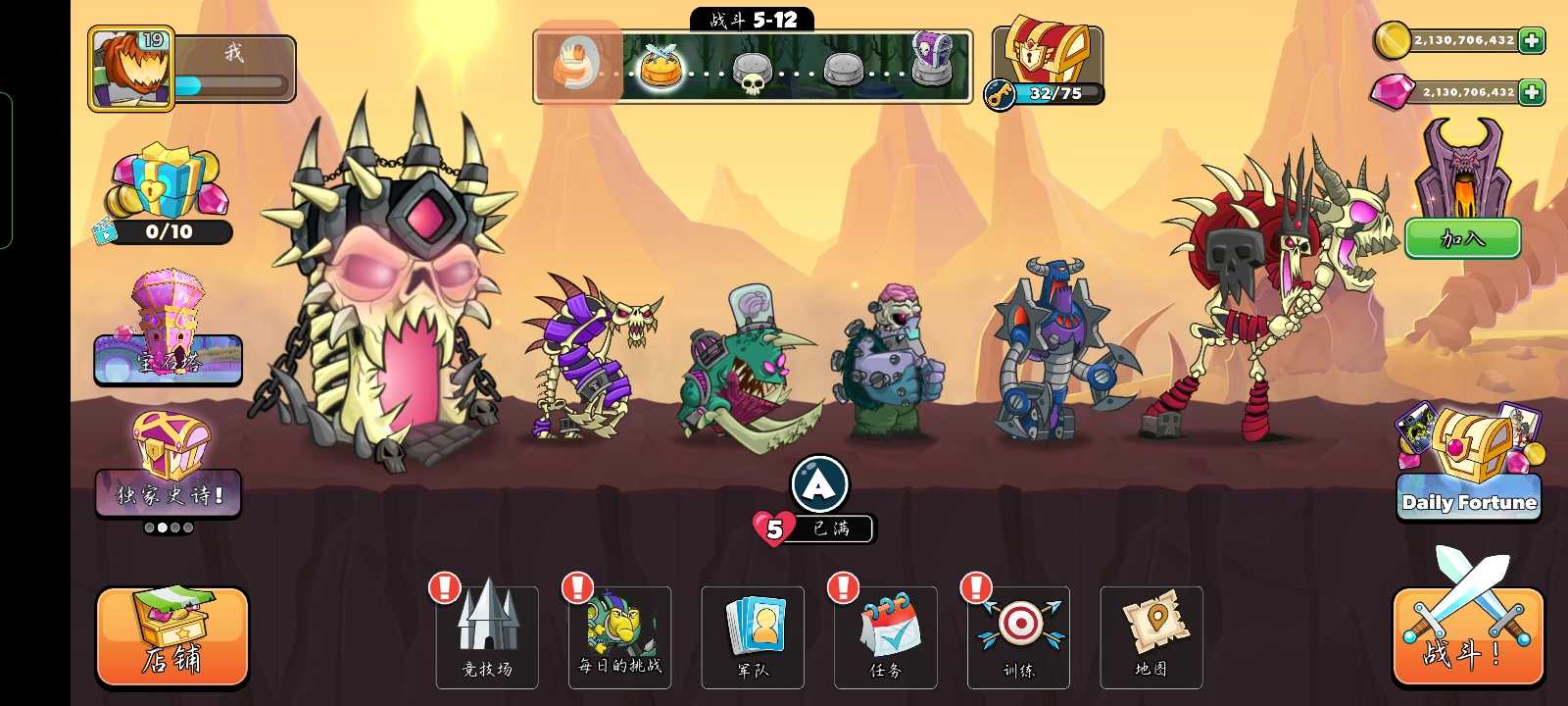Click the green 加入 join button
The height and width of the screenshot is (706, 1568).
tap(1462, 238)
